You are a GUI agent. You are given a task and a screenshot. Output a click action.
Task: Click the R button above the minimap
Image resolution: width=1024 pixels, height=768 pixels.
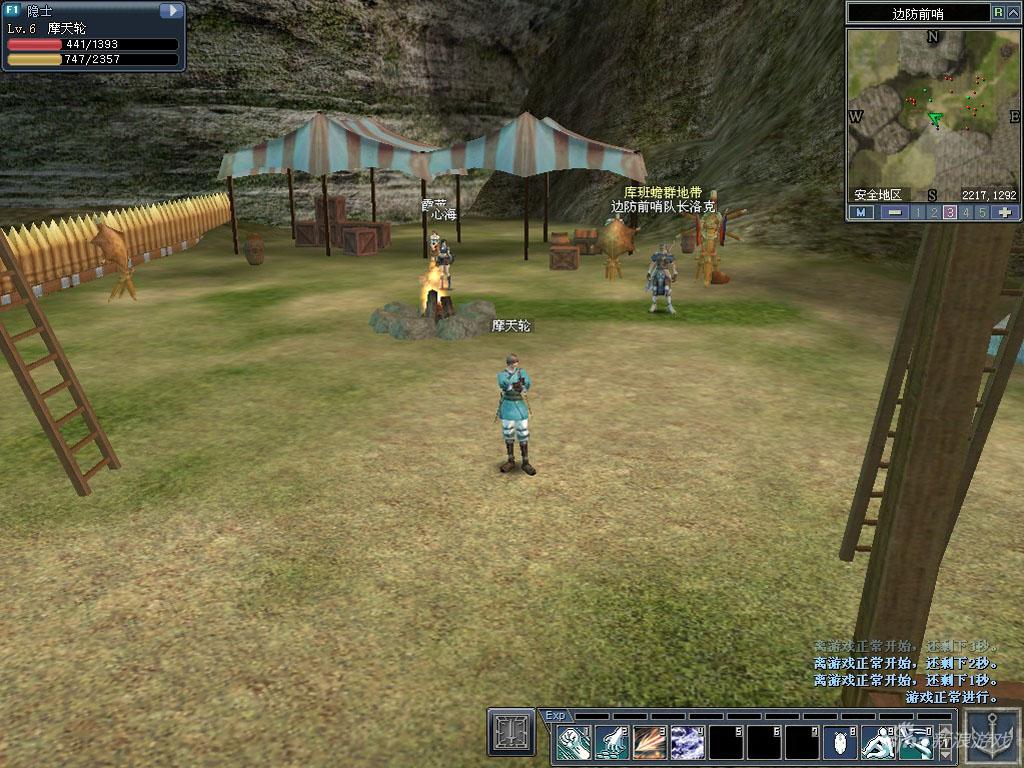(998, 12)
